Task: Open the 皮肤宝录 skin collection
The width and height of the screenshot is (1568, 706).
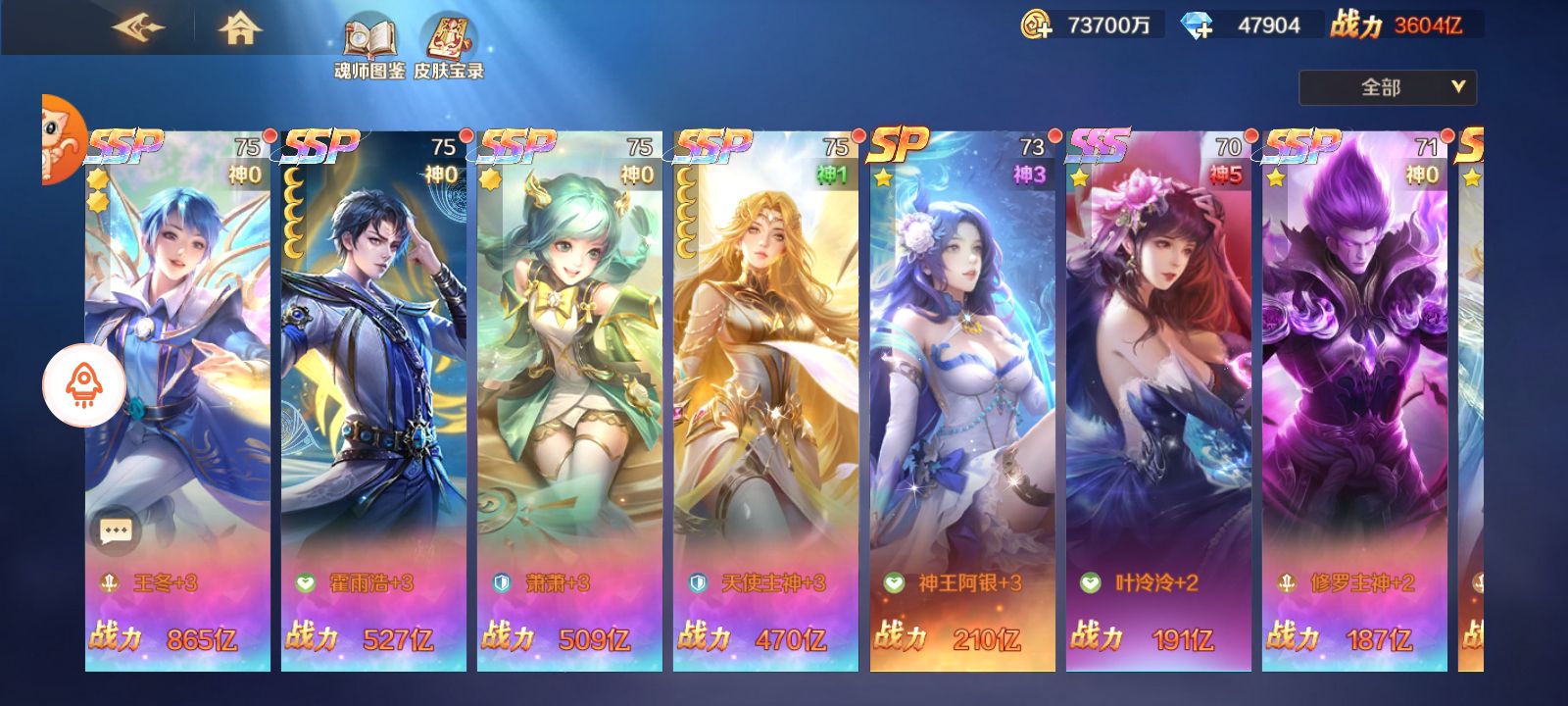Action: [x=449, y=46]
